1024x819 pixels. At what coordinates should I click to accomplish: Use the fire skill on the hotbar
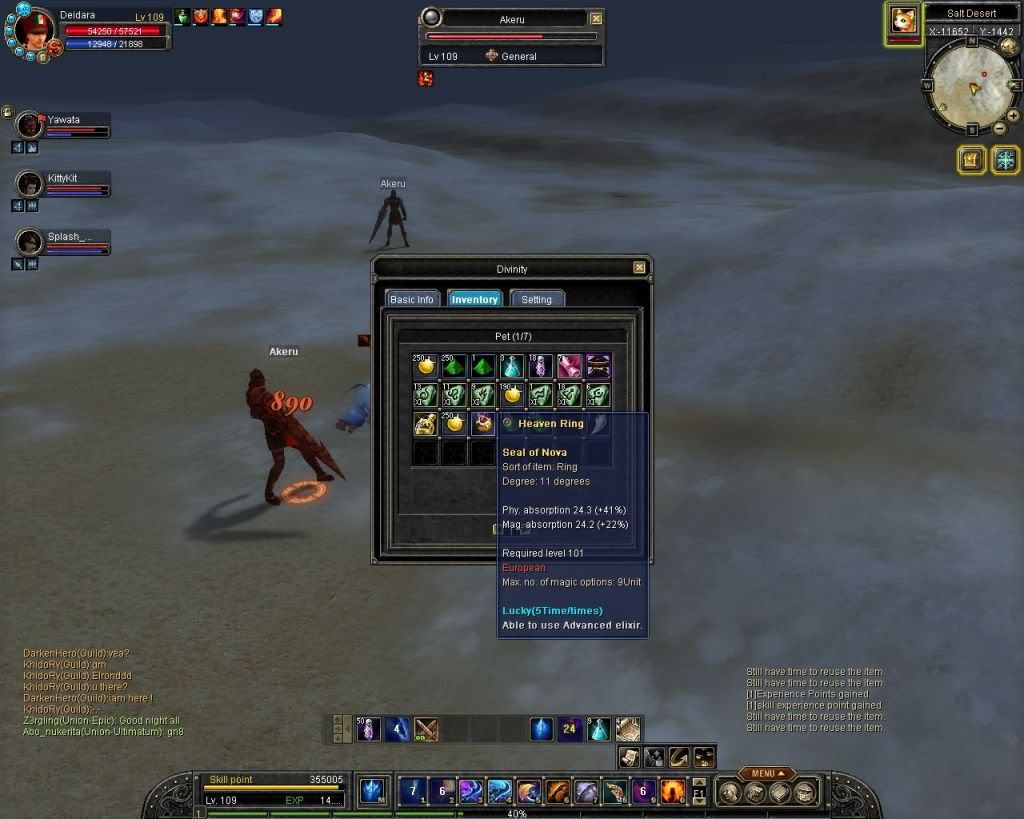[x=672, y=792]
